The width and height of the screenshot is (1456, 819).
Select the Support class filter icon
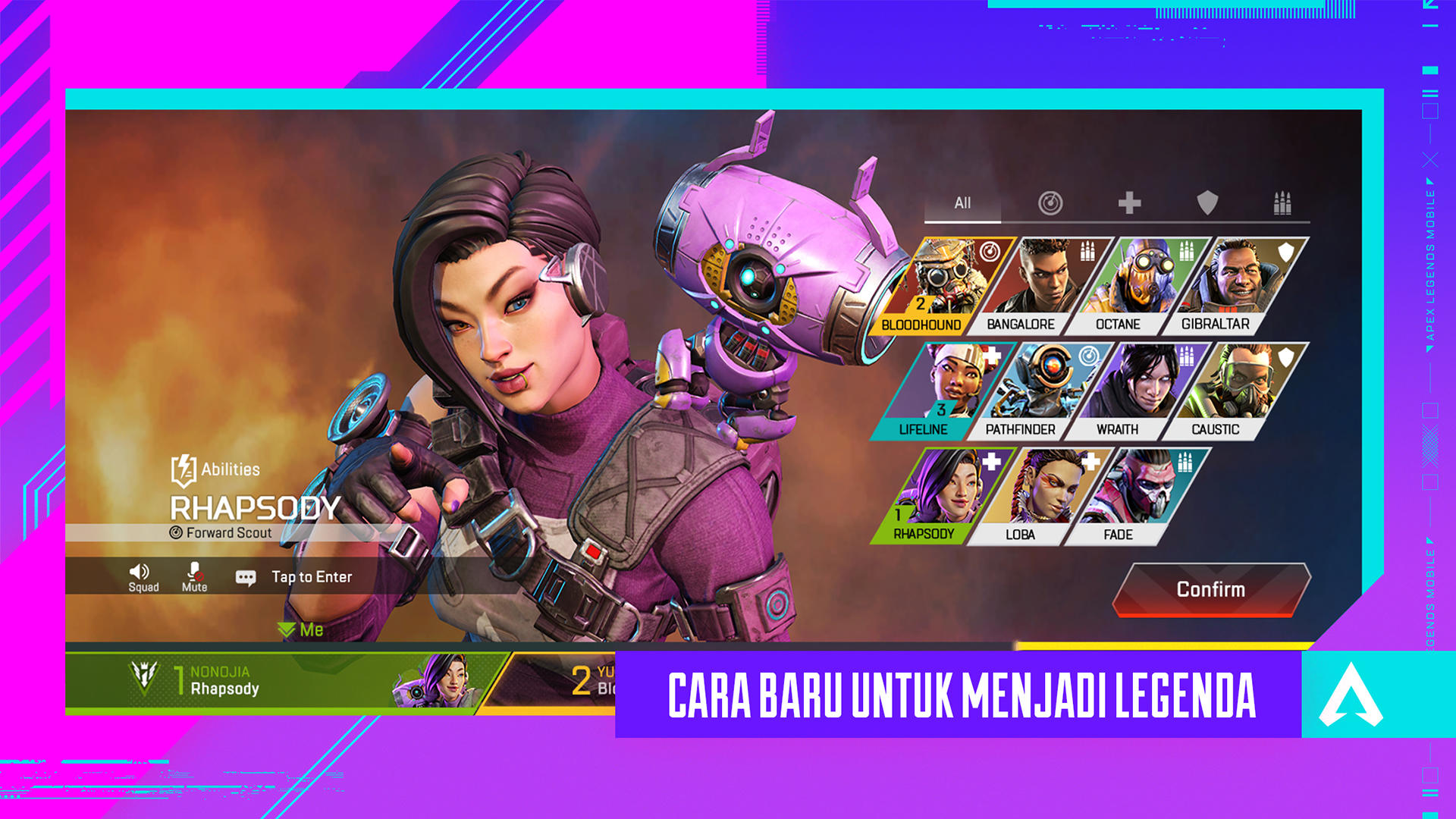tap(1129, 203)
